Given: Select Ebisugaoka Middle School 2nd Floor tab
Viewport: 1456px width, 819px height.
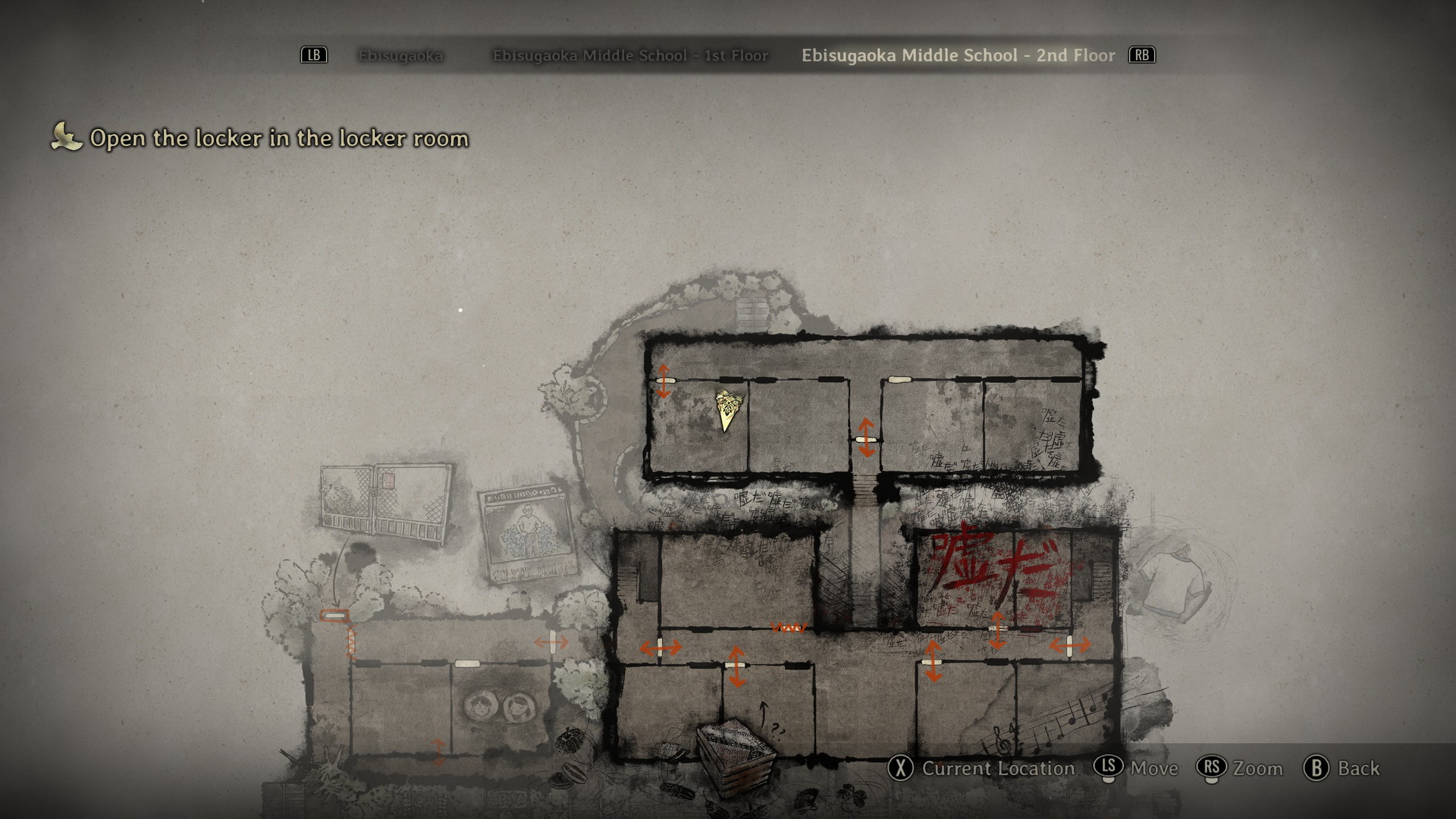Looking at the screenshot, I should (x=958, y=55).
